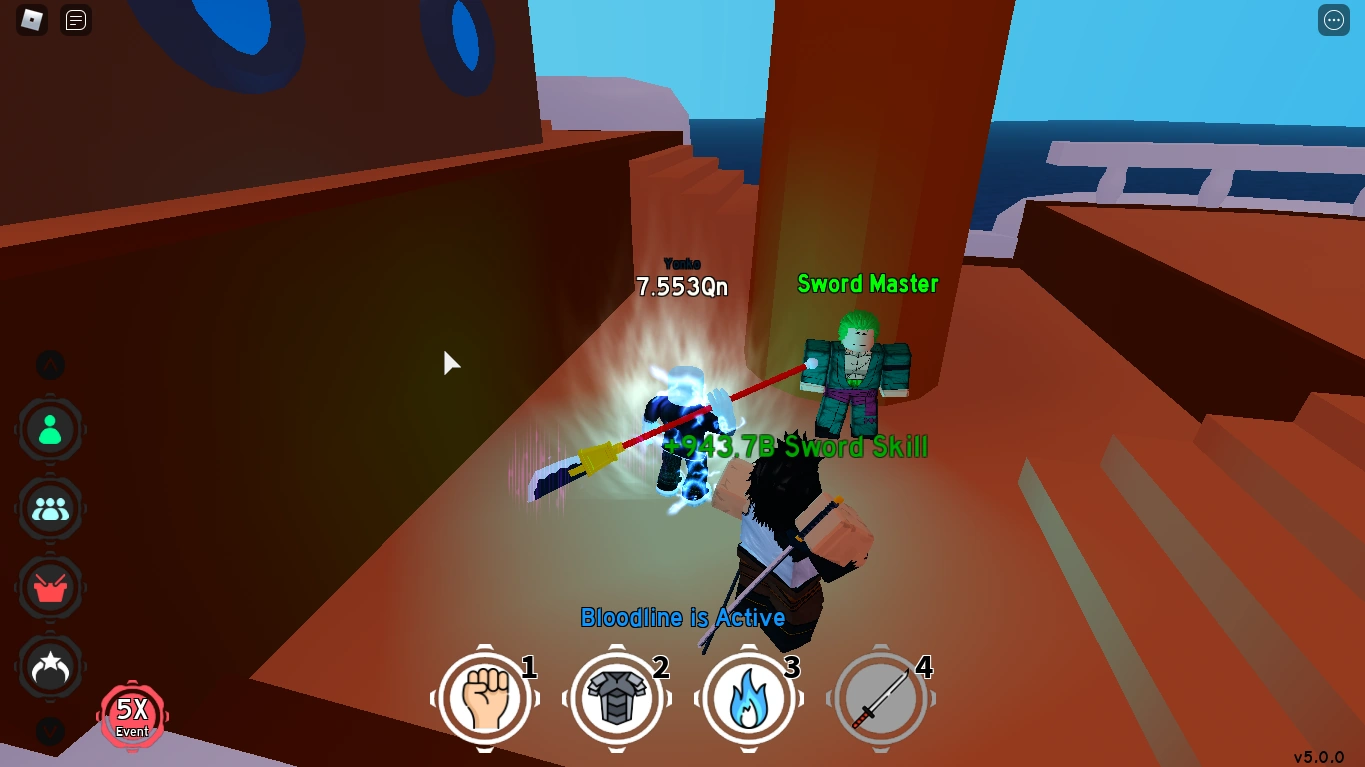The width and height of the screenshot is (1365, 767).
Task: Select the green player profile icon
Action: click(51, 429)
